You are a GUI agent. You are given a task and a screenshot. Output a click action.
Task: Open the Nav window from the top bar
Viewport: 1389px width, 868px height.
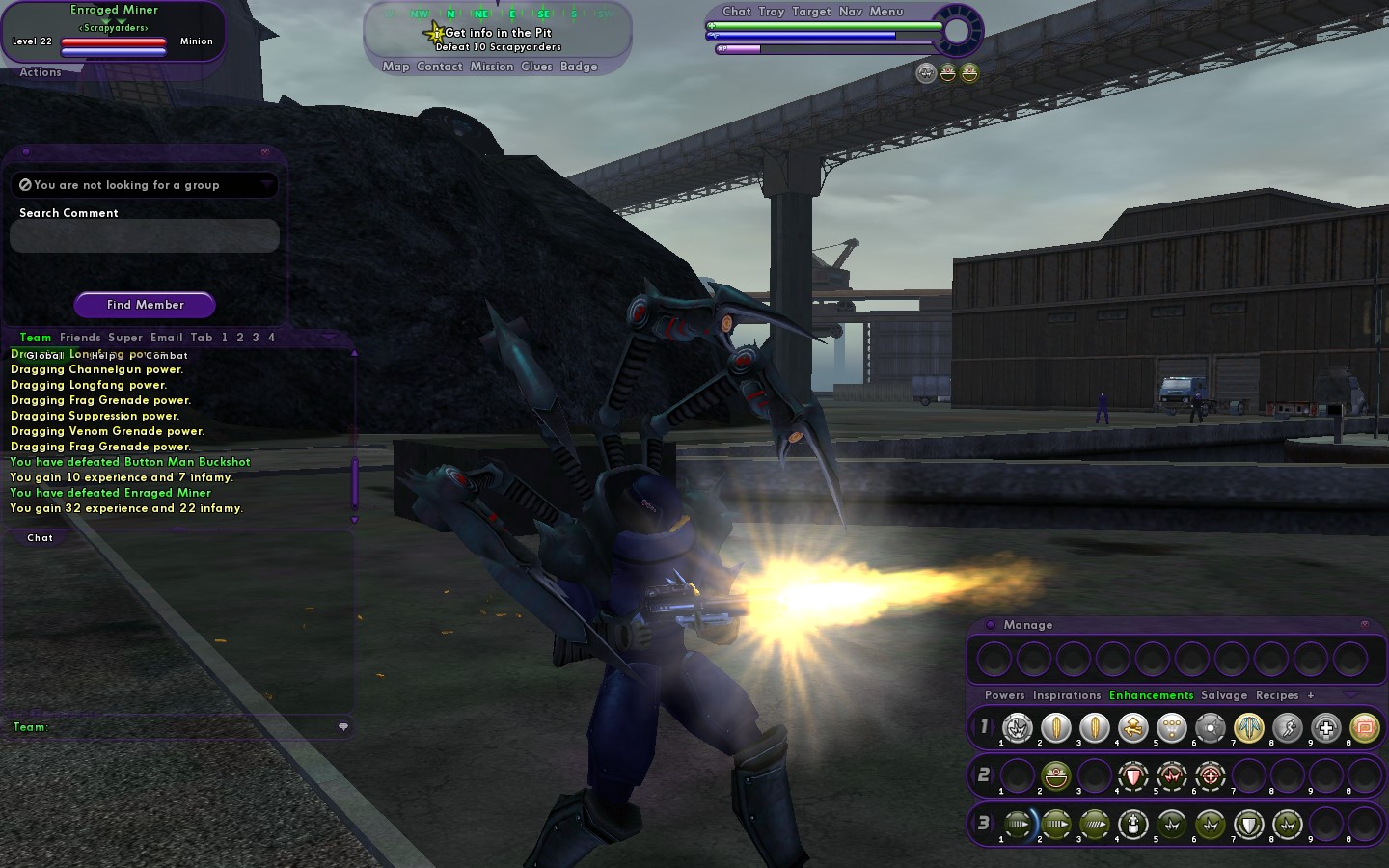(851, 12)
